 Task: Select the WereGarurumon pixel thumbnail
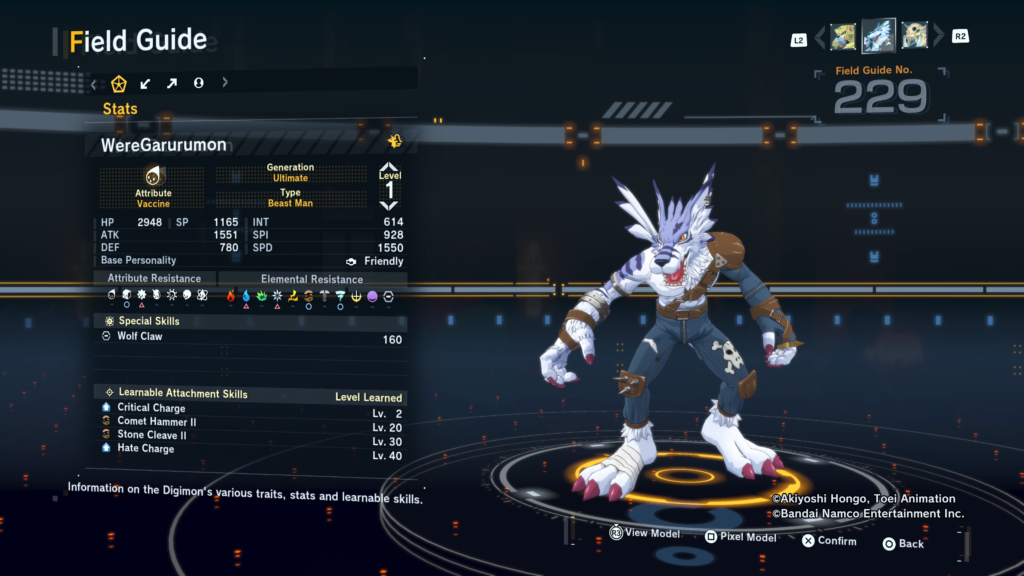[879, 36]
